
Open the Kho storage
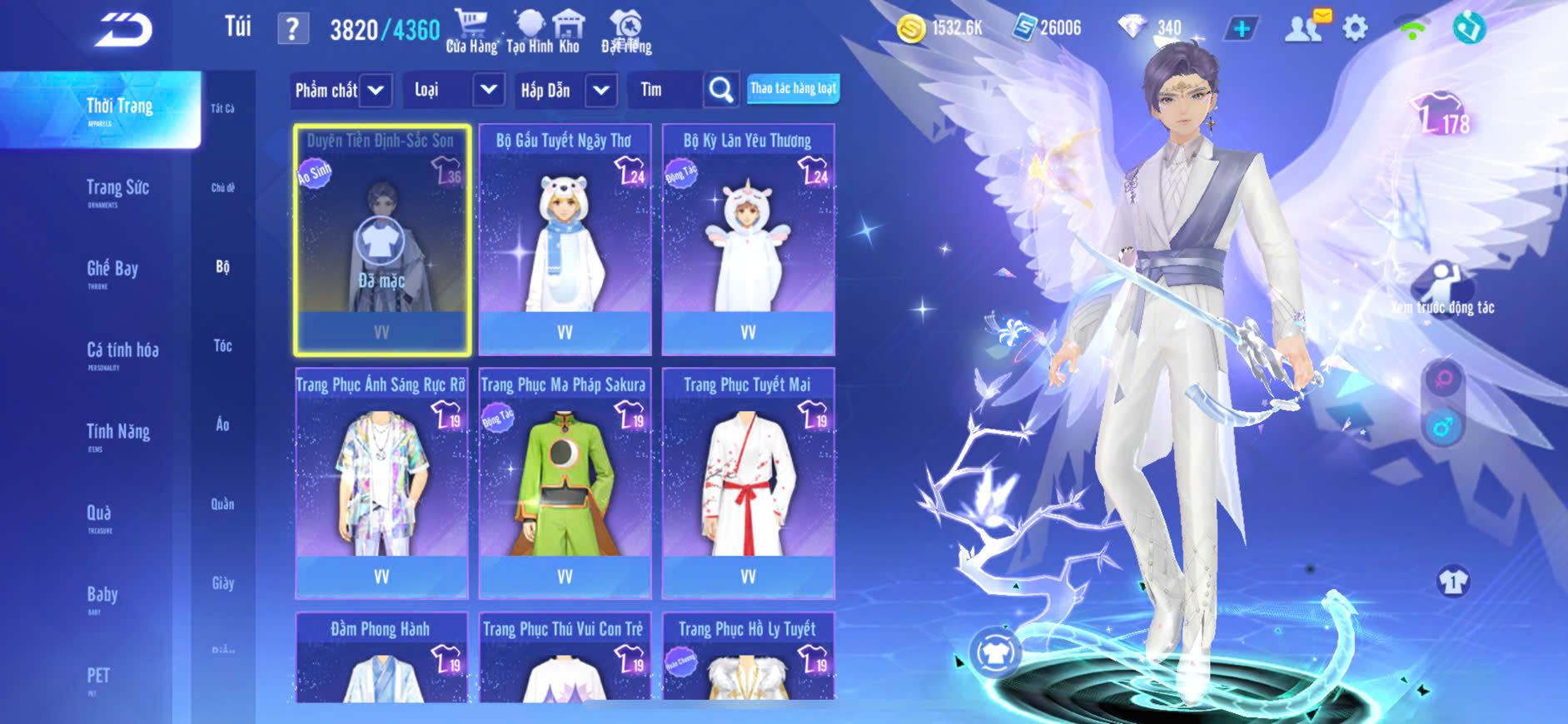(x=569, y=32)
